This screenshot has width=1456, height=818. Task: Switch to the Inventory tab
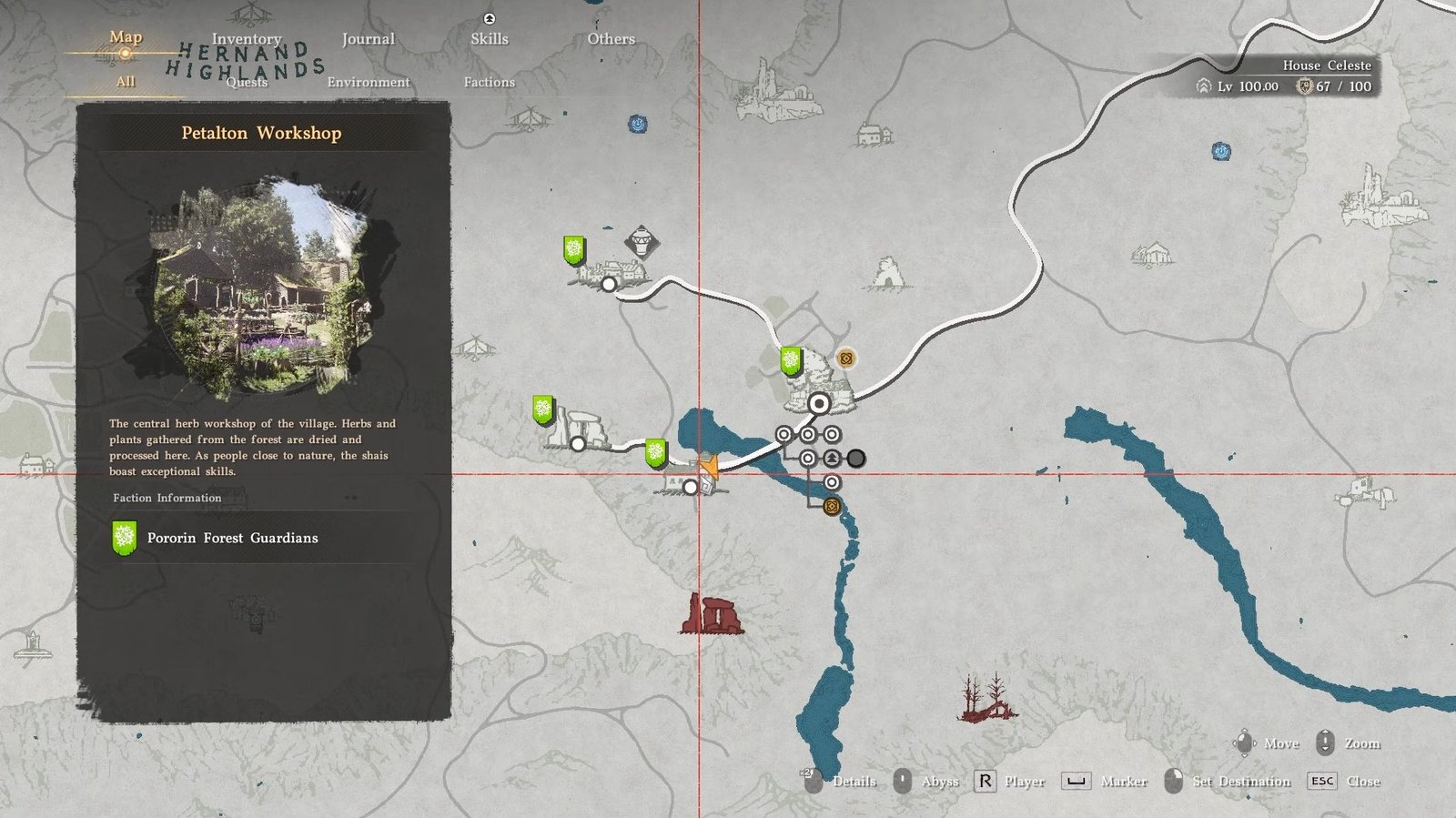click(247, 39)
